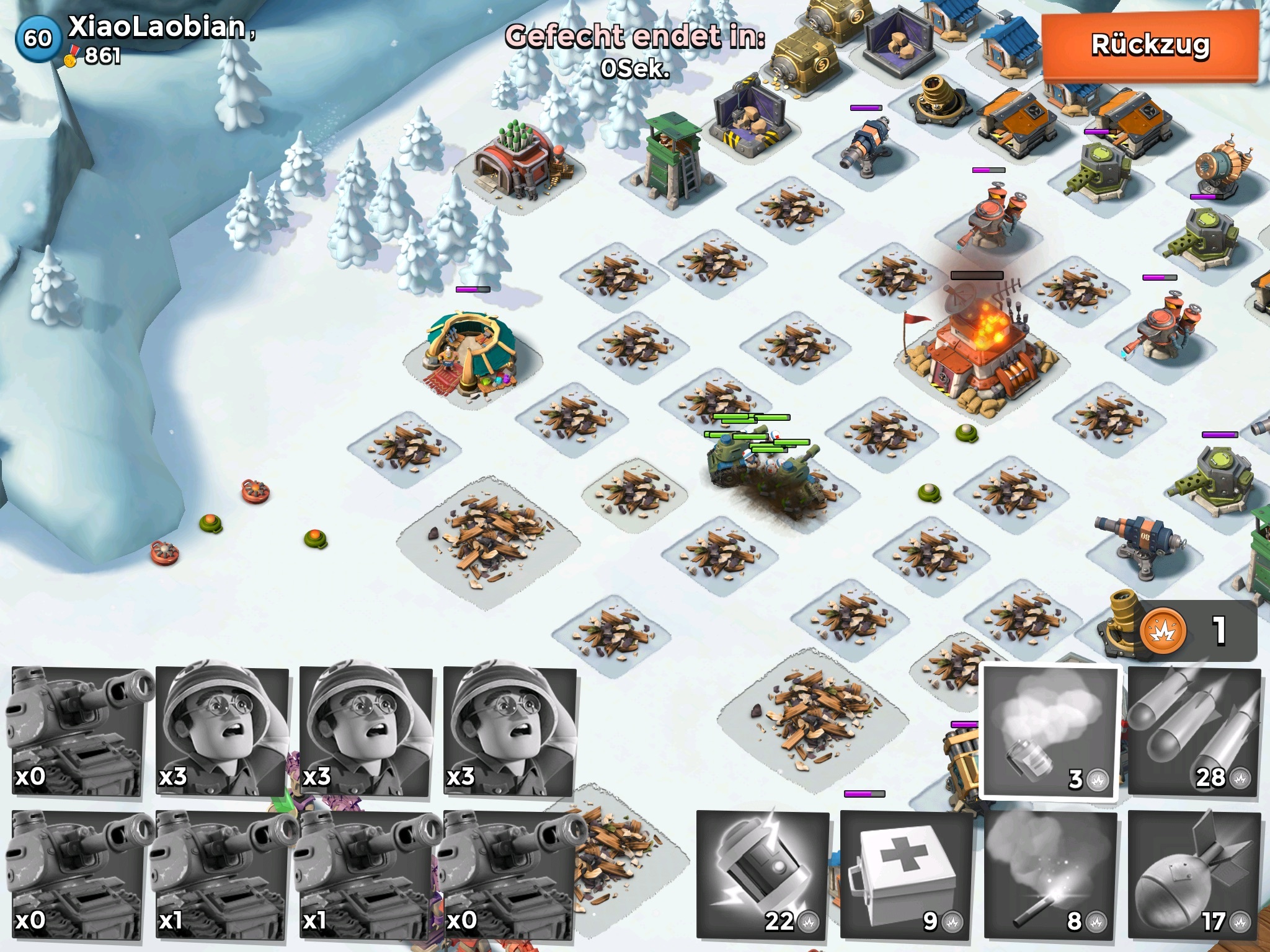This screenshot has width=1270, height=952.
Task: Select the smoke screen canister ability
Action: click(1050, 733)
